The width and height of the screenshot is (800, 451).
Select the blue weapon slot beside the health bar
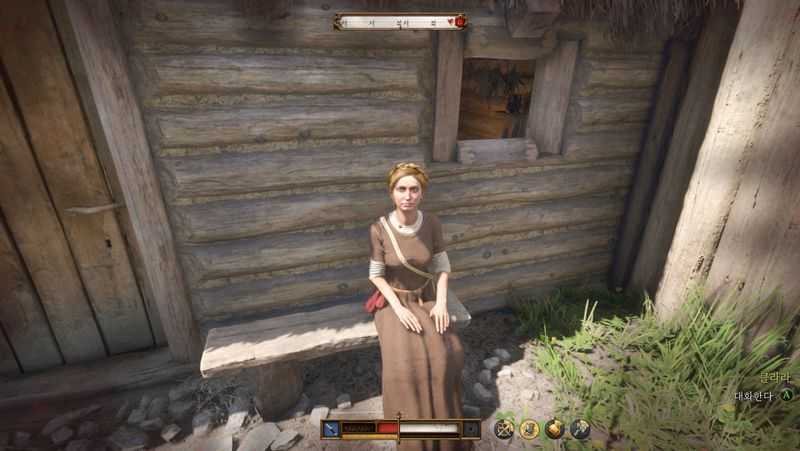coord(330,429)
